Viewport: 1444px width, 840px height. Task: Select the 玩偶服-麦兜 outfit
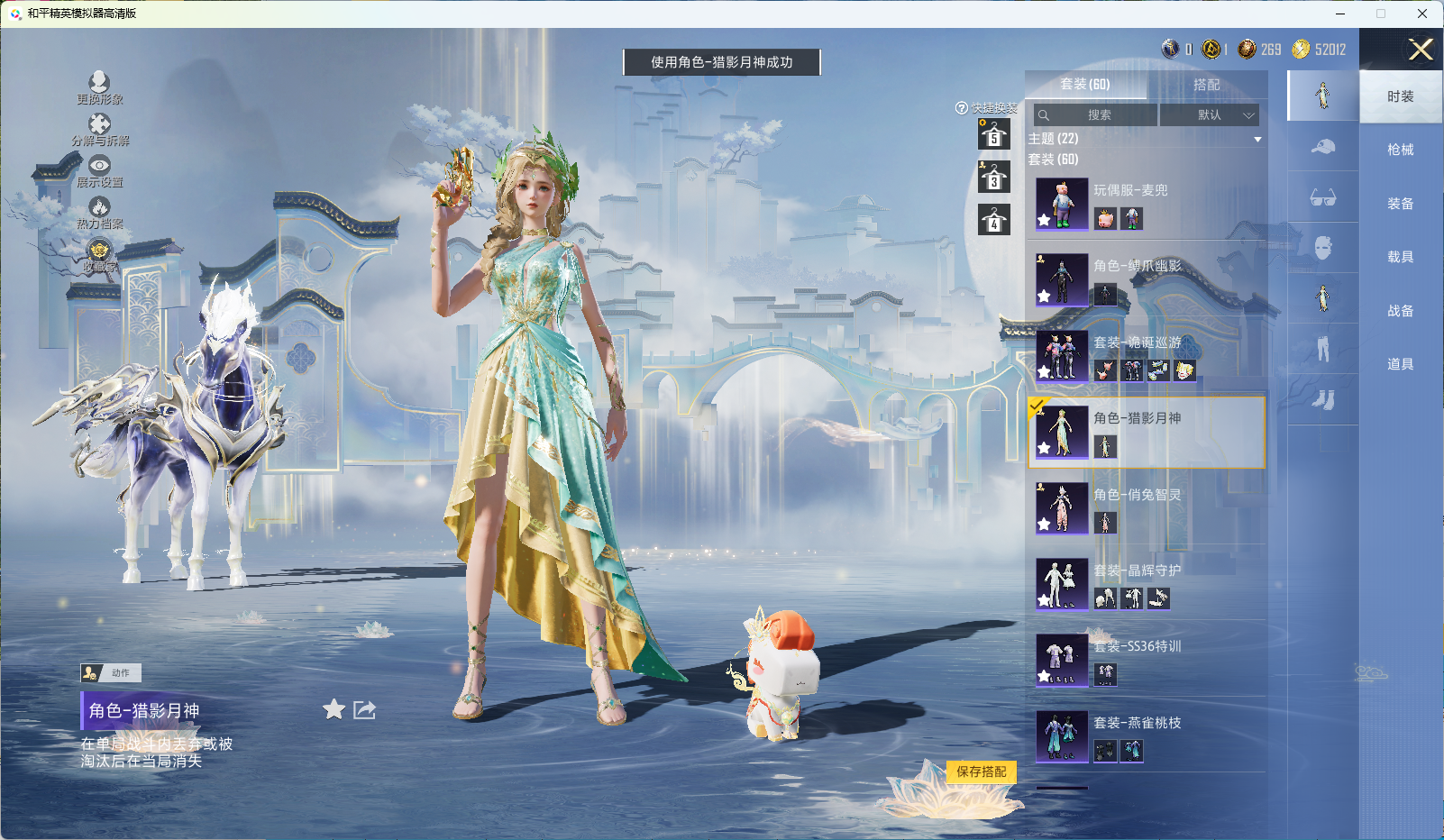click(x=1145, y=204)
